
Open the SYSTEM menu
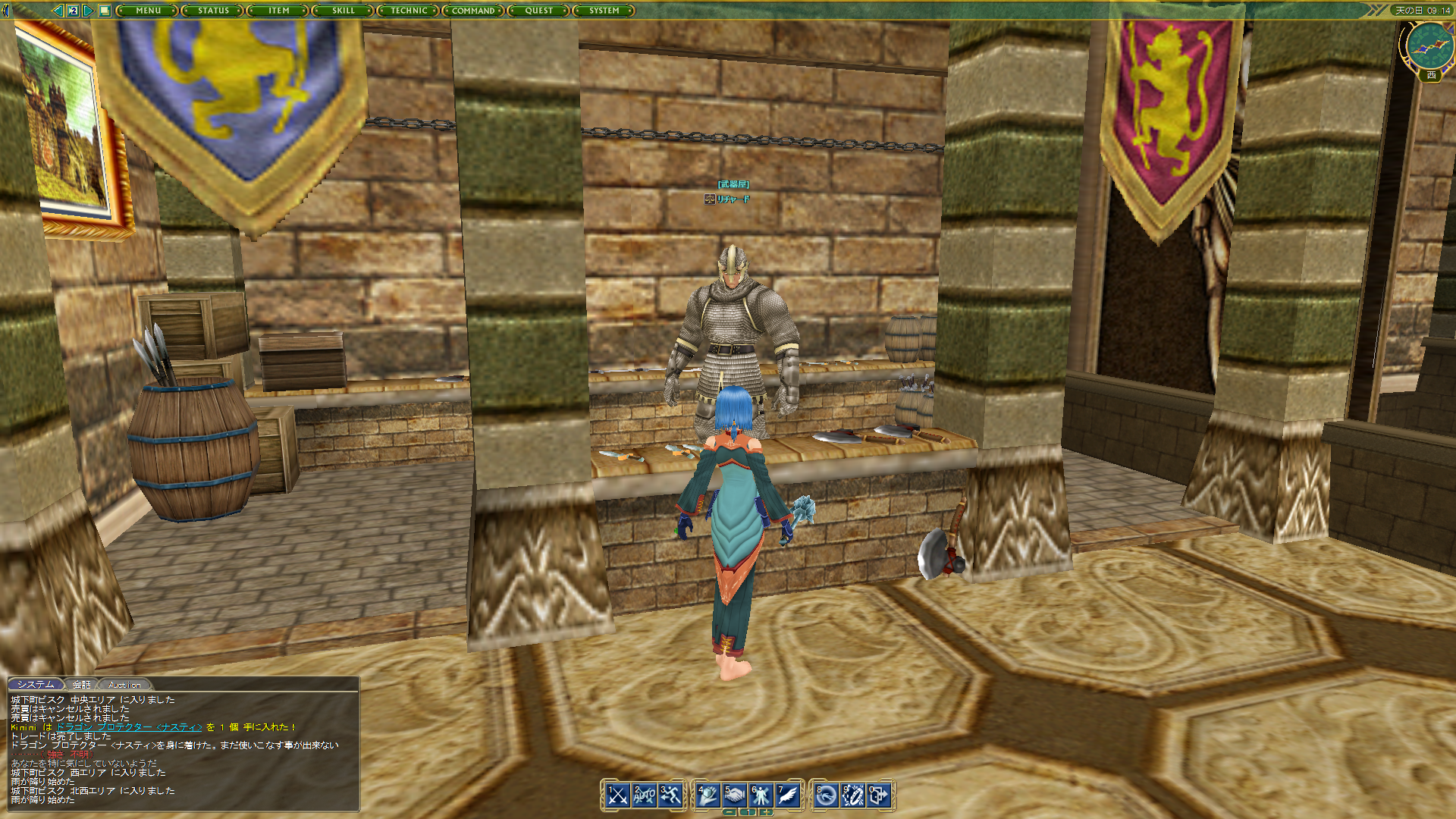(604, 11)
